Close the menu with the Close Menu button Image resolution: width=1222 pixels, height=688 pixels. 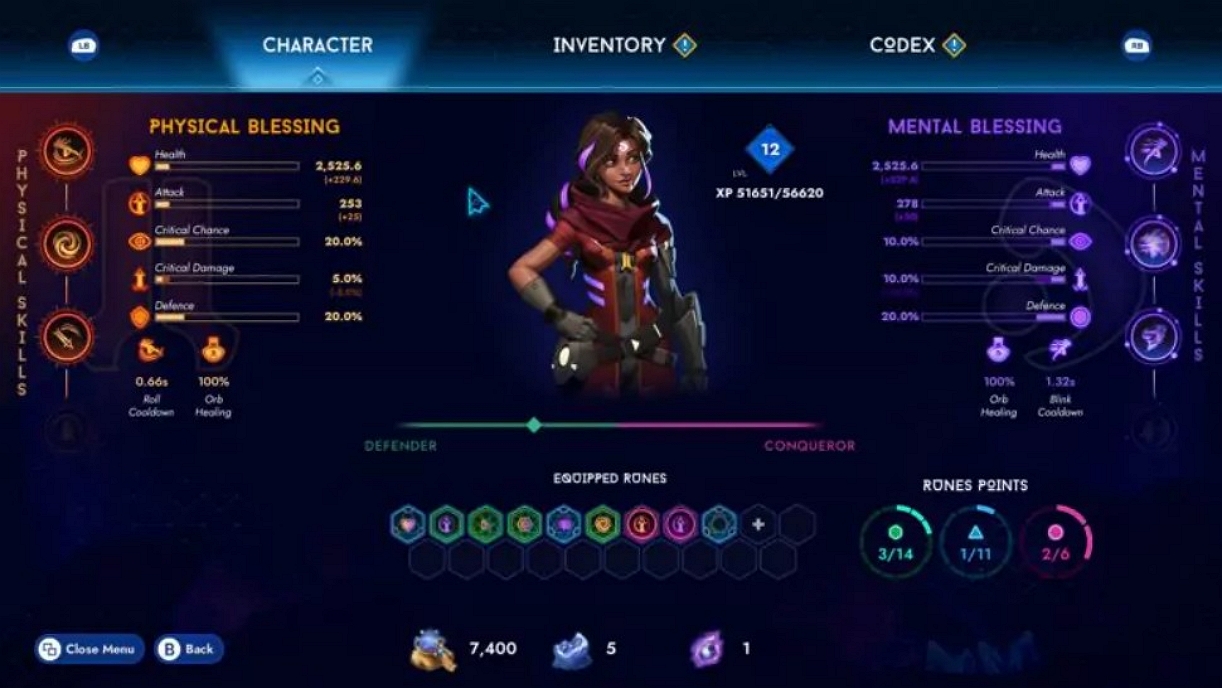89,649
